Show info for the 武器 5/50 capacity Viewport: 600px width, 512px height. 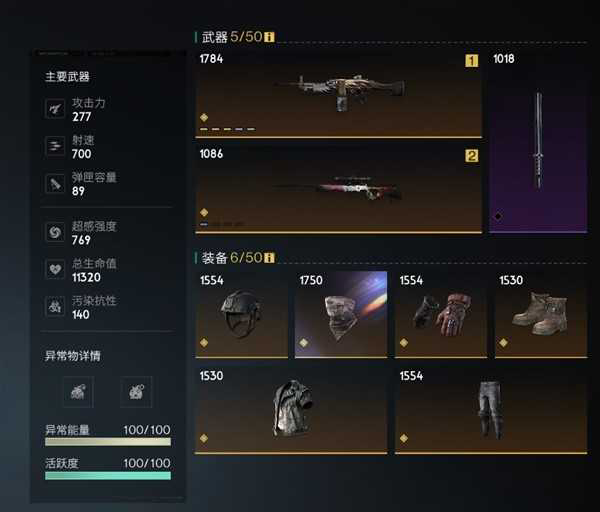[269, 37]
